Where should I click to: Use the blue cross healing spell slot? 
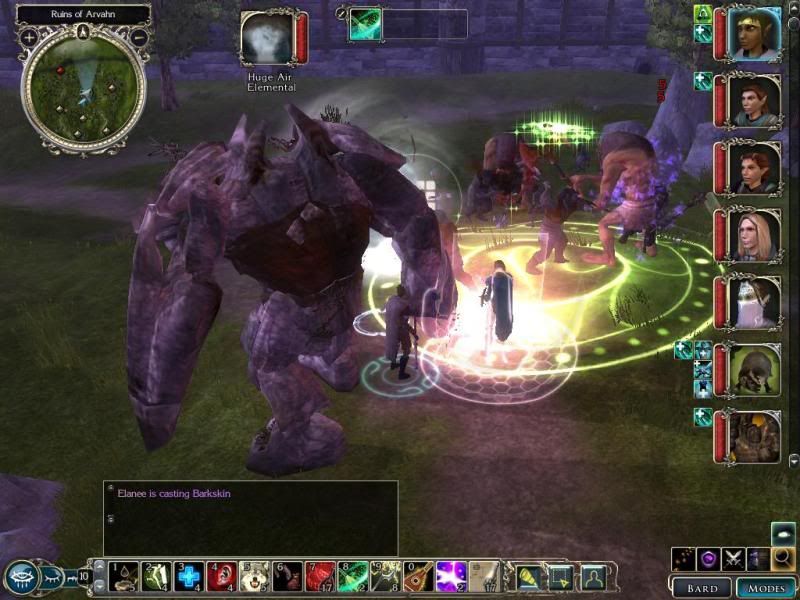[x=189, y=576]
